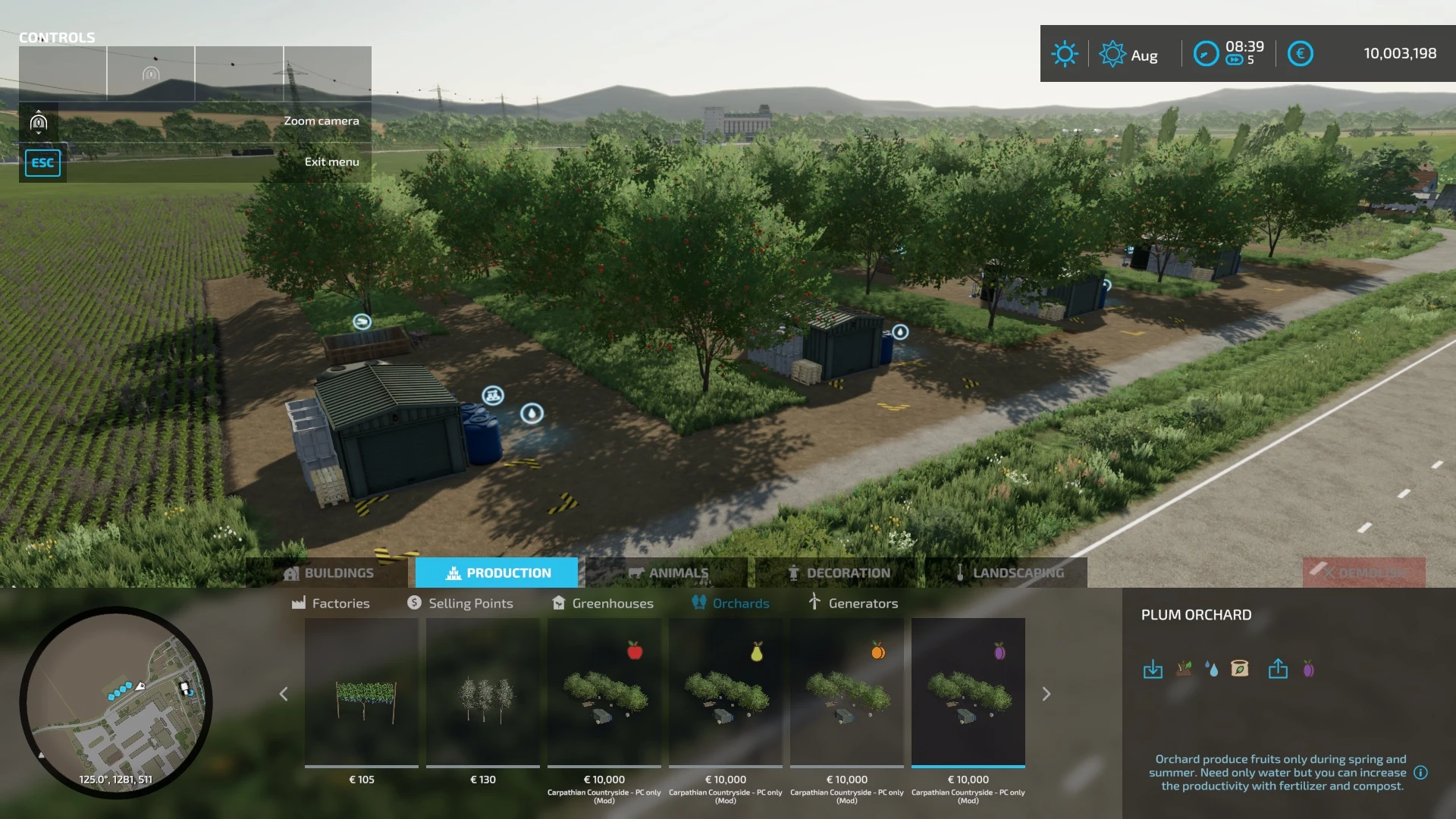The height and width of the screenshot is (819, 1456).
Task: Click the Euro currency icon in the HUD
Action: 1301,53
